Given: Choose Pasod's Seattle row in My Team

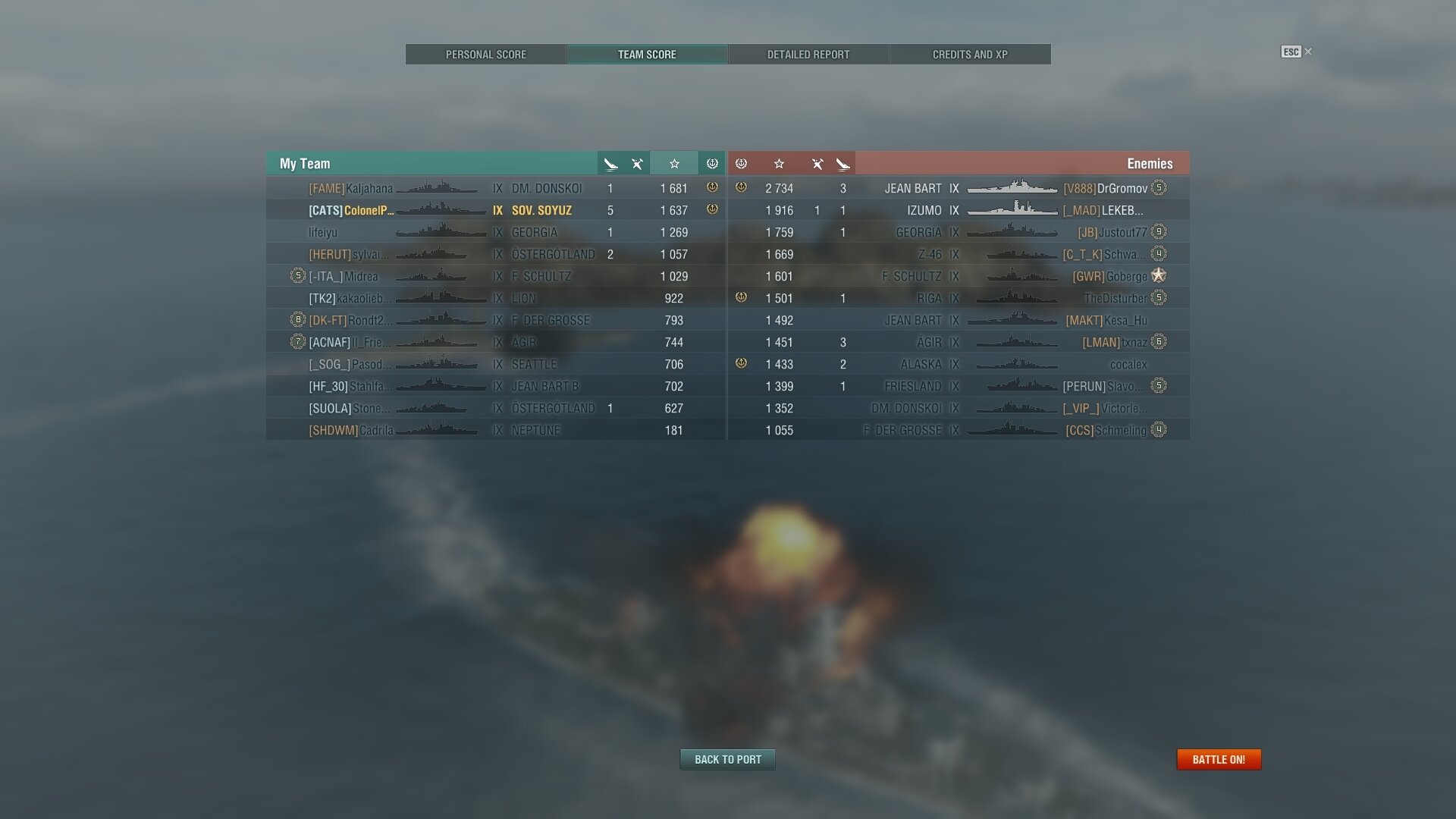Looking at the screenshot, I should pyautogui.click(x=495, y=364).
